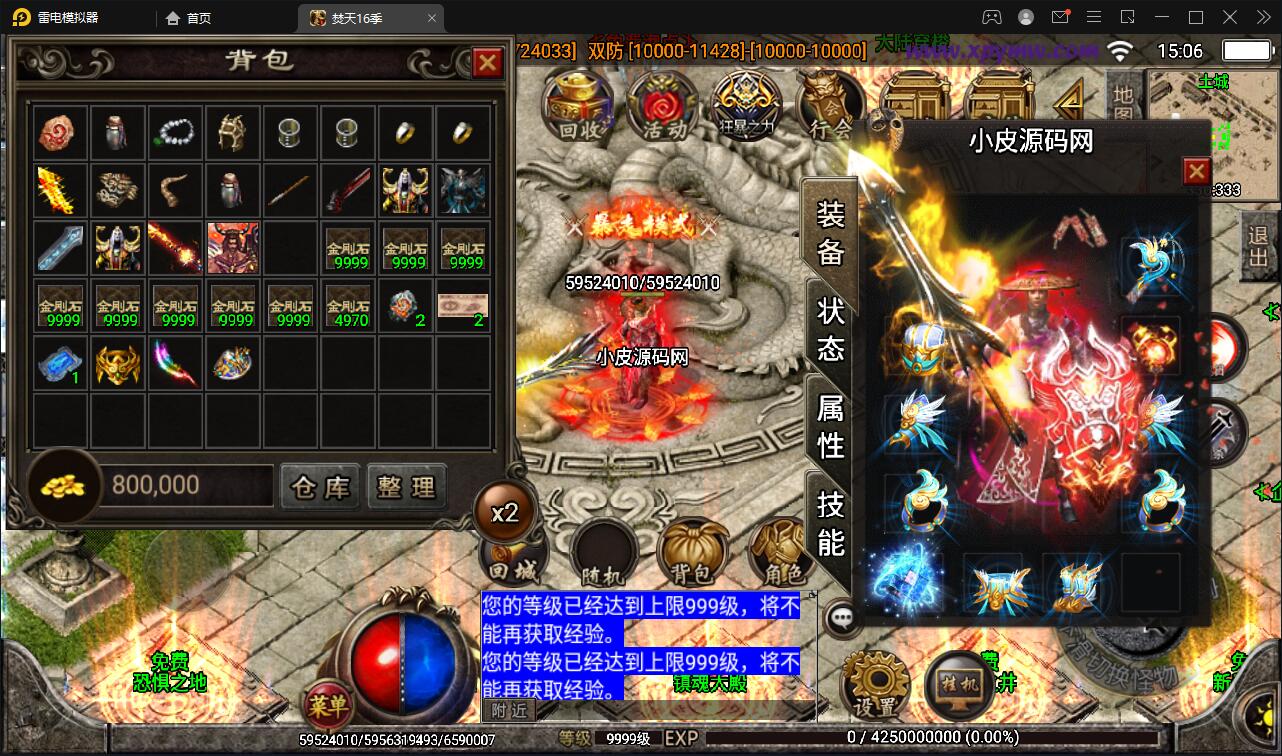This screenshot has height=756, width=1282.
Task: Open the 设置 game settings gear
Action: [x=877, y=683]
